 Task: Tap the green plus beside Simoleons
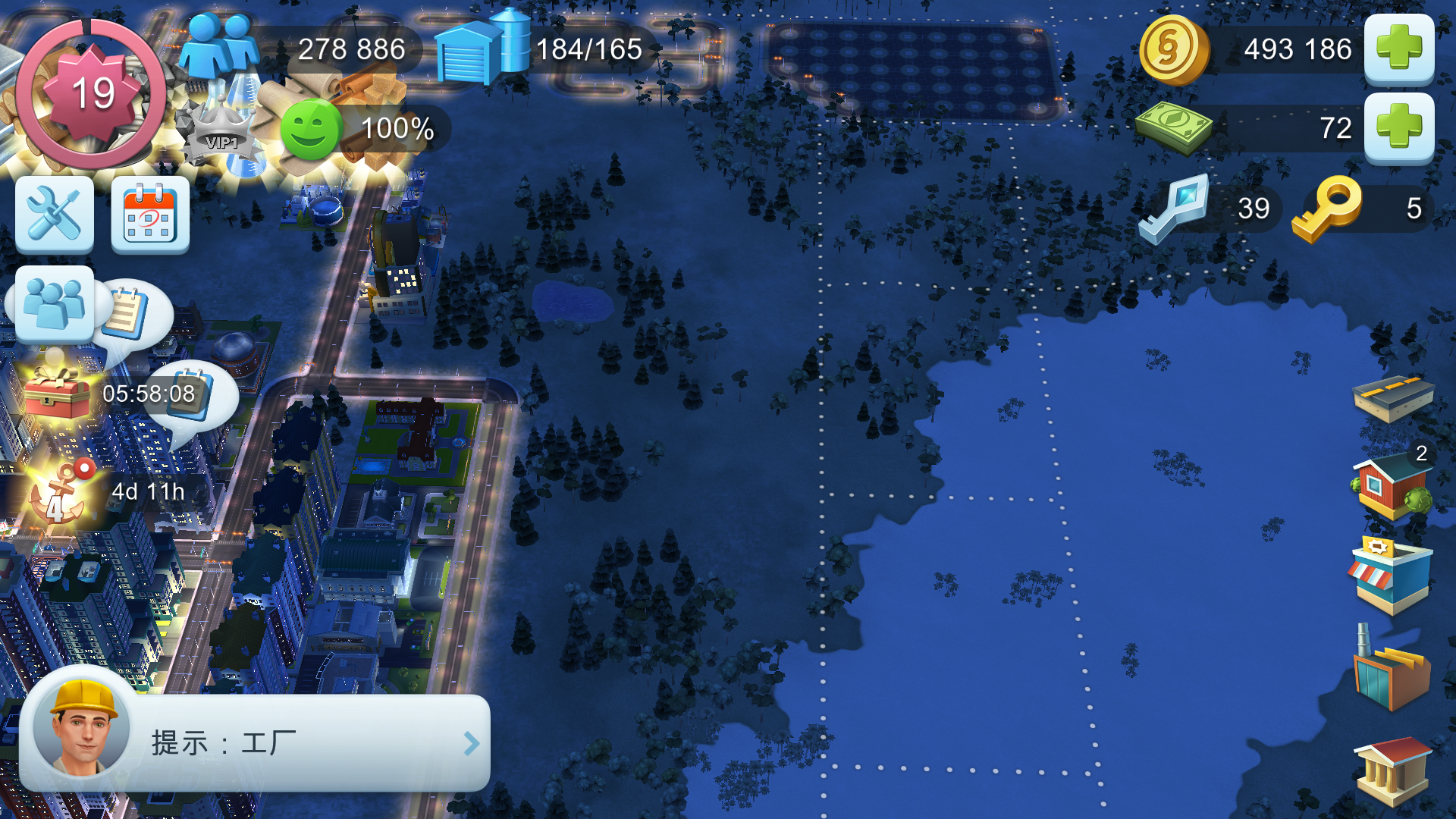pos(1398,49)
